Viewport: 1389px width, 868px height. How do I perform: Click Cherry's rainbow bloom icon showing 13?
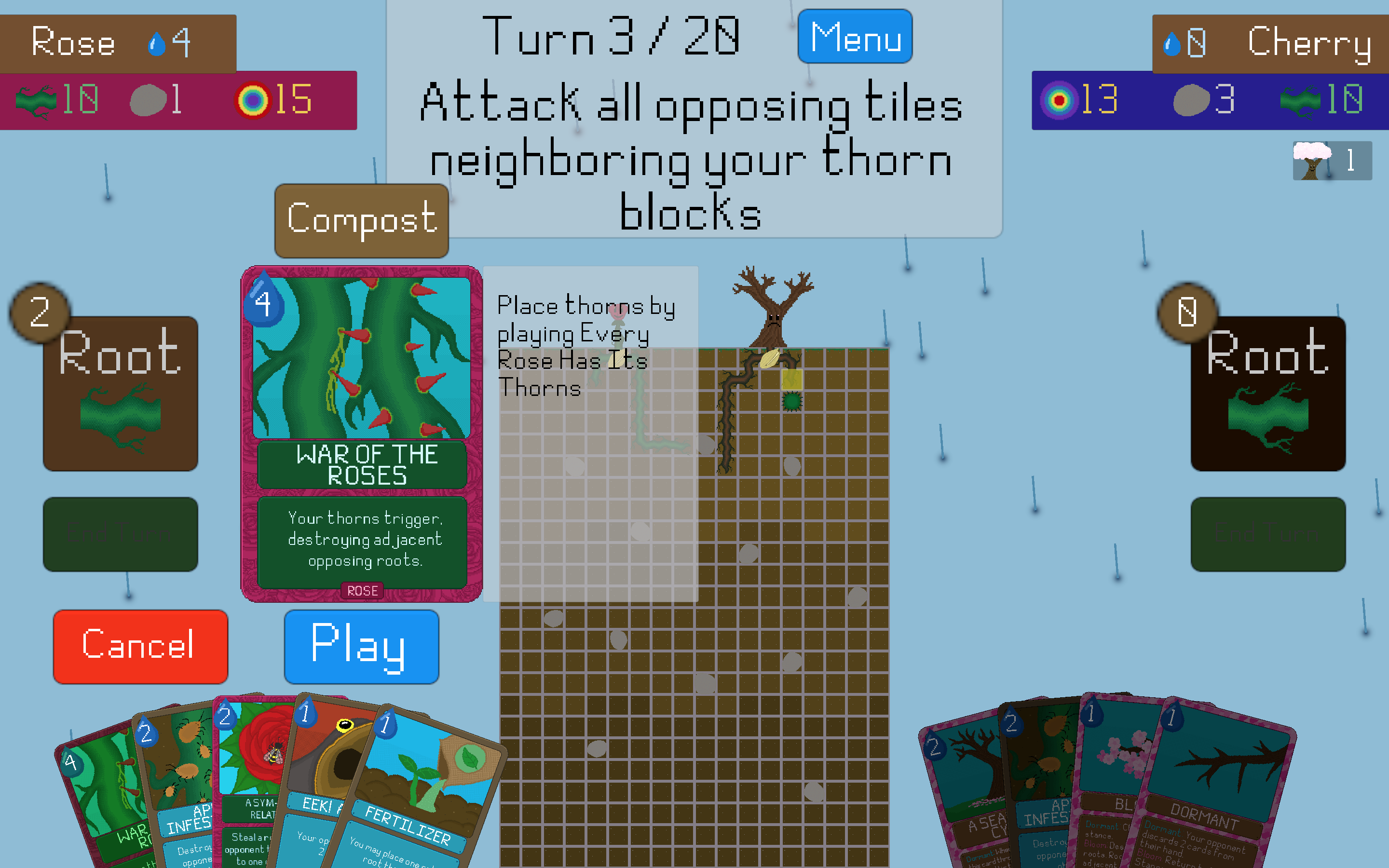pyautogui.click(x=1060, y=101)
